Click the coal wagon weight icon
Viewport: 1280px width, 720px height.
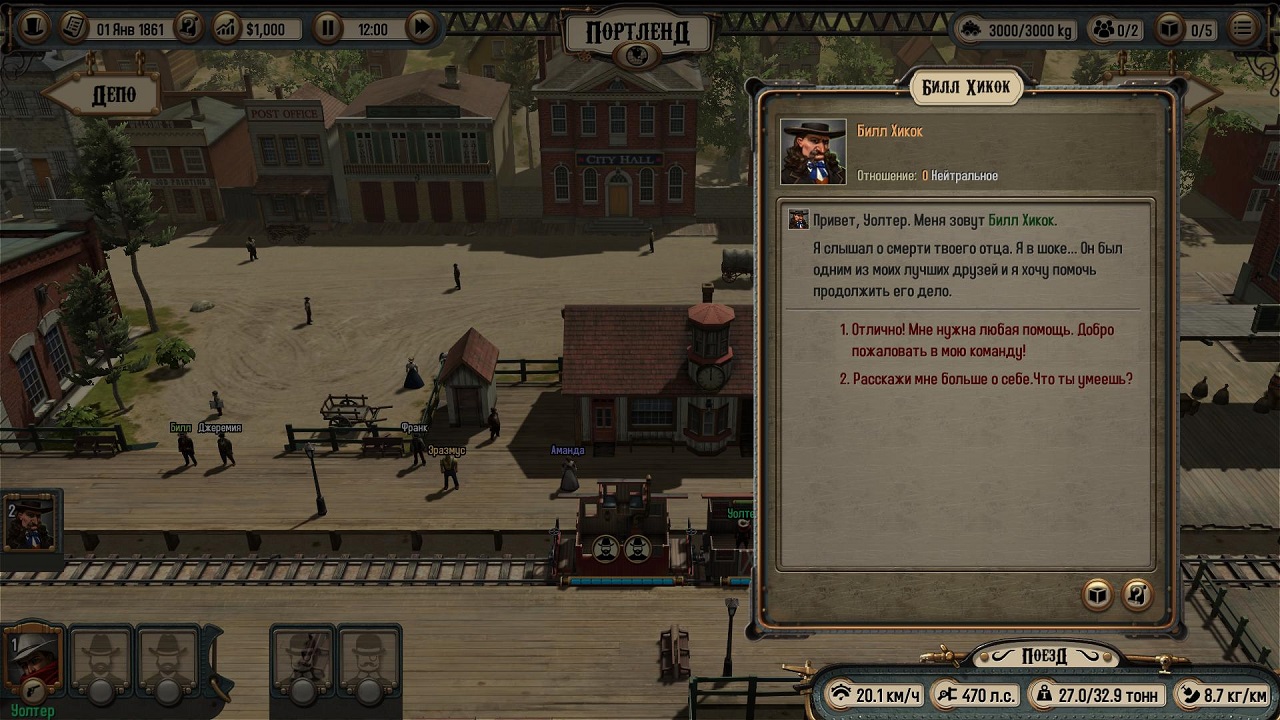970,30
